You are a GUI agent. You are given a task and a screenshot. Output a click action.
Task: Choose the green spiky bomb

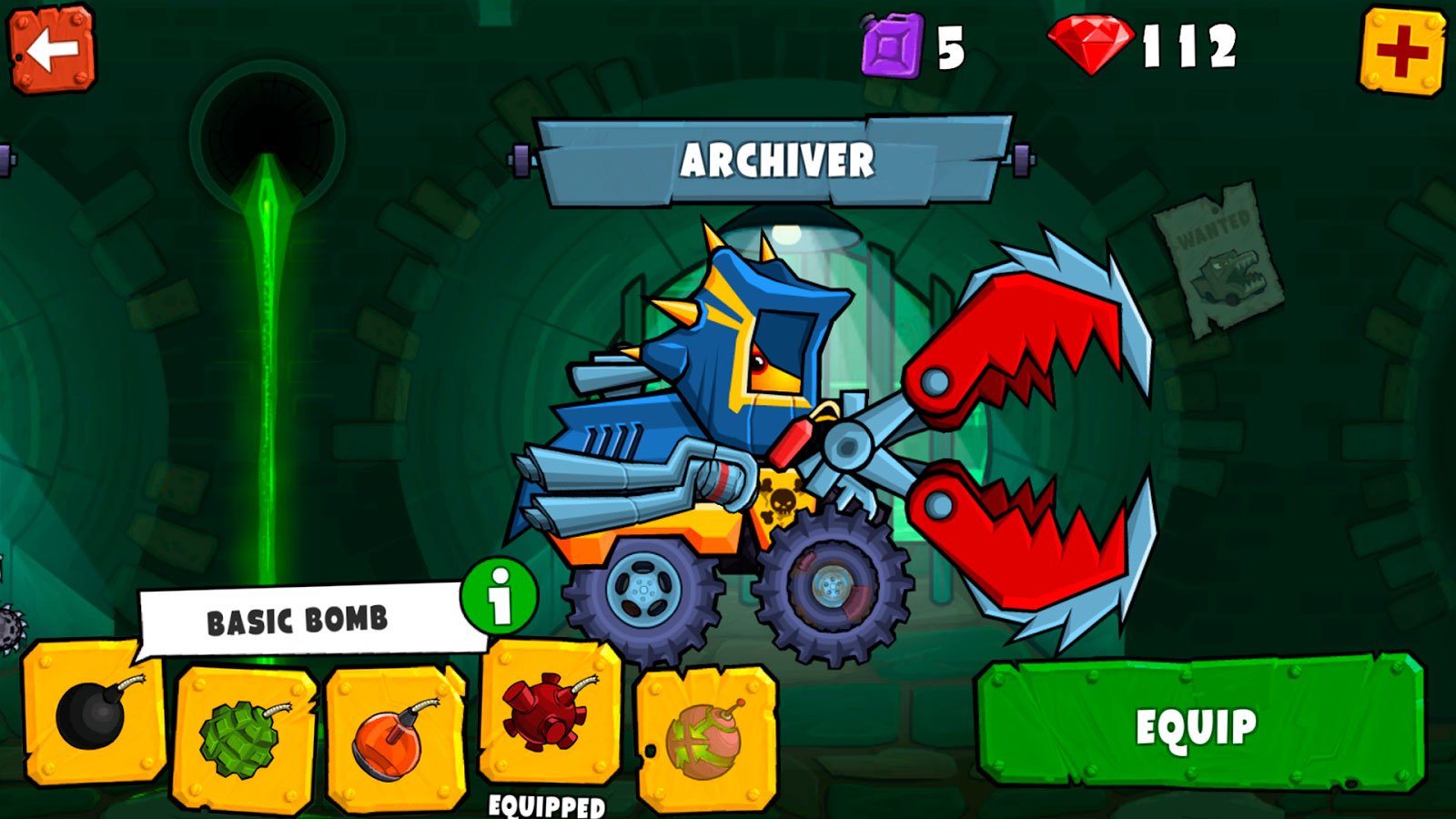point(244,737)
